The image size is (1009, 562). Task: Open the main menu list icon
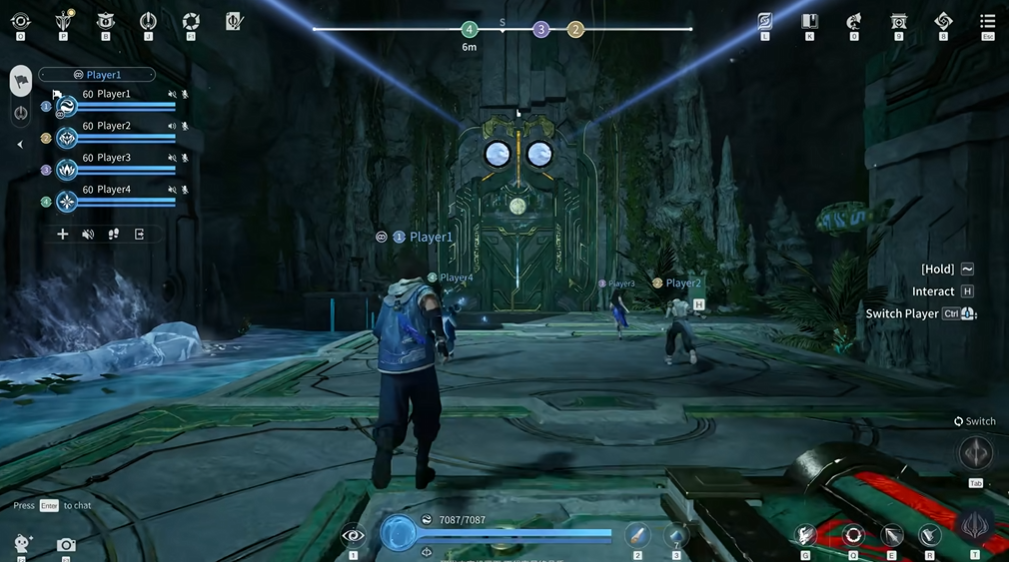(987, 21)
